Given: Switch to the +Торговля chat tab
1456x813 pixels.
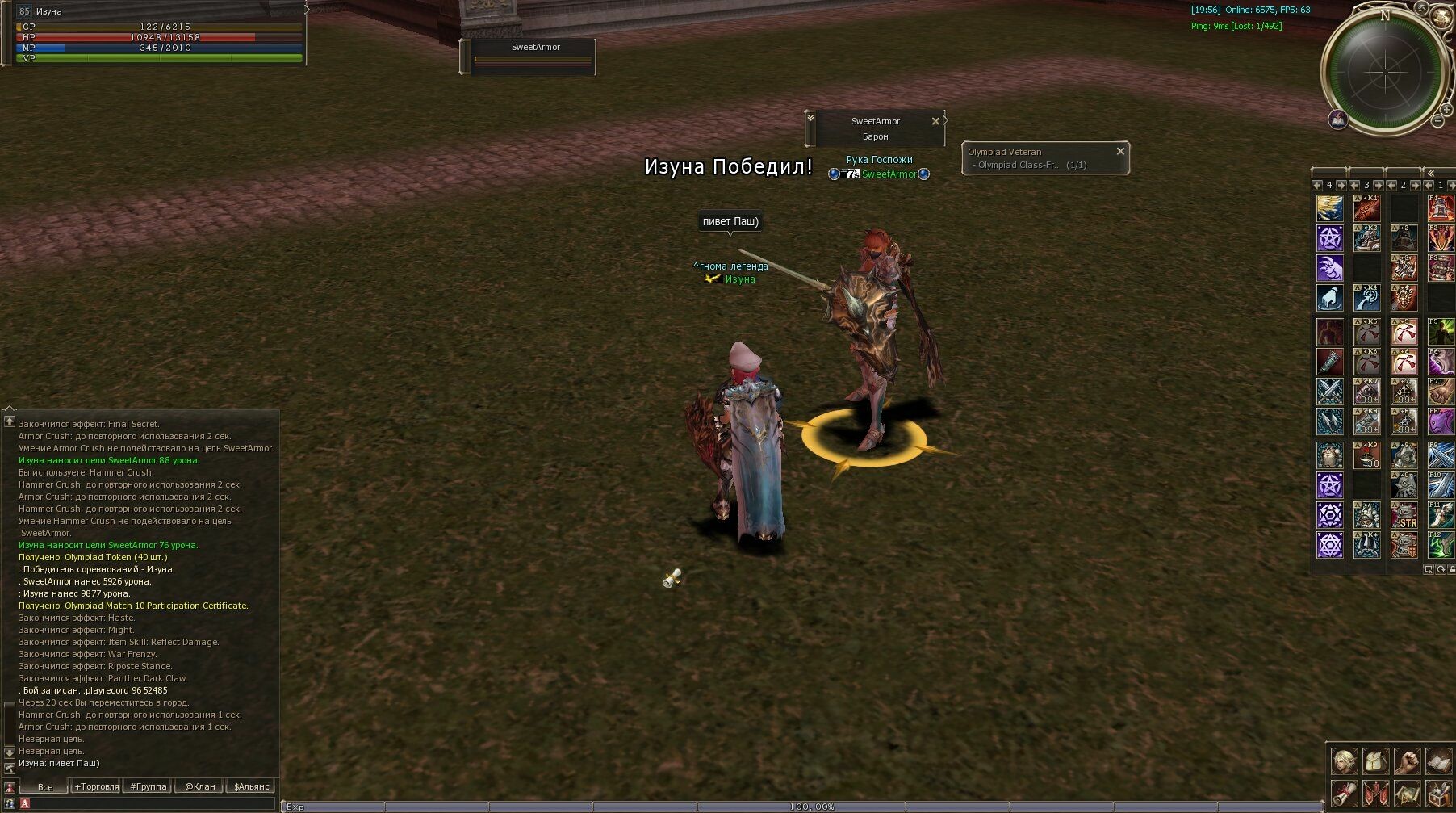Looking at the screenshot, I should (97, 786).
